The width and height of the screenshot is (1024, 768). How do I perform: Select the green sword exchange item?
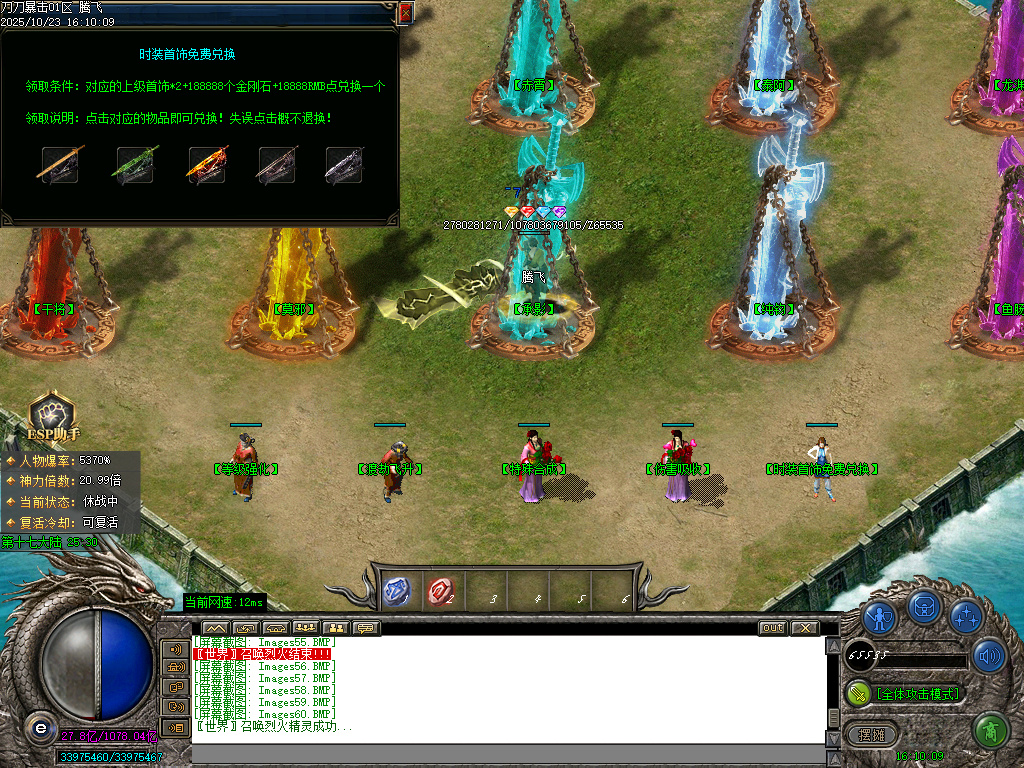135,165
